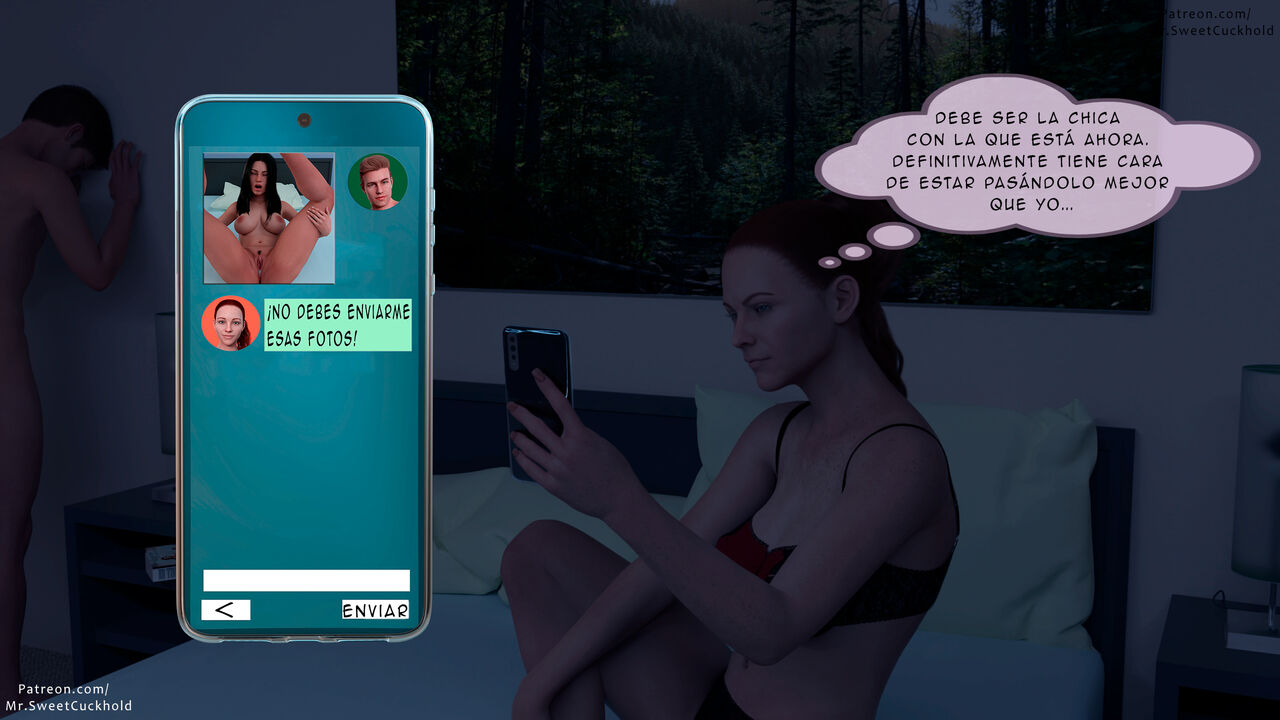This screenshot has height=720, width=1280.
Task: Click the blond man's contact avatar
Action: coord(377,182)
